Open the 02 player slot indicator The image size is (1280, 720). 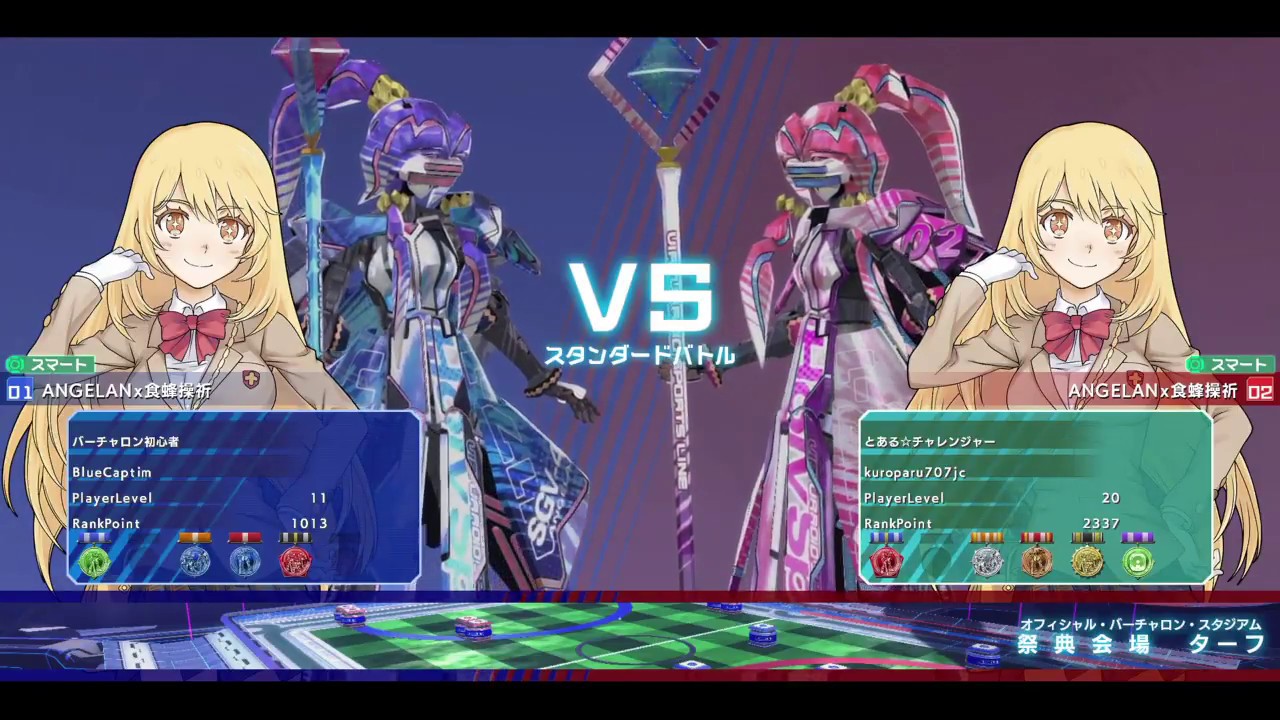tap(1261, 392)
